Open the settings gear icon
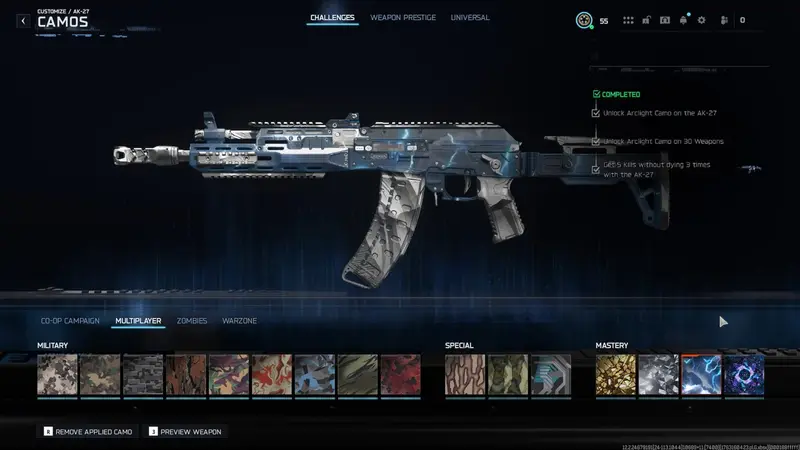The width and height of the screenshot is (800, 450). coord(701,20)
